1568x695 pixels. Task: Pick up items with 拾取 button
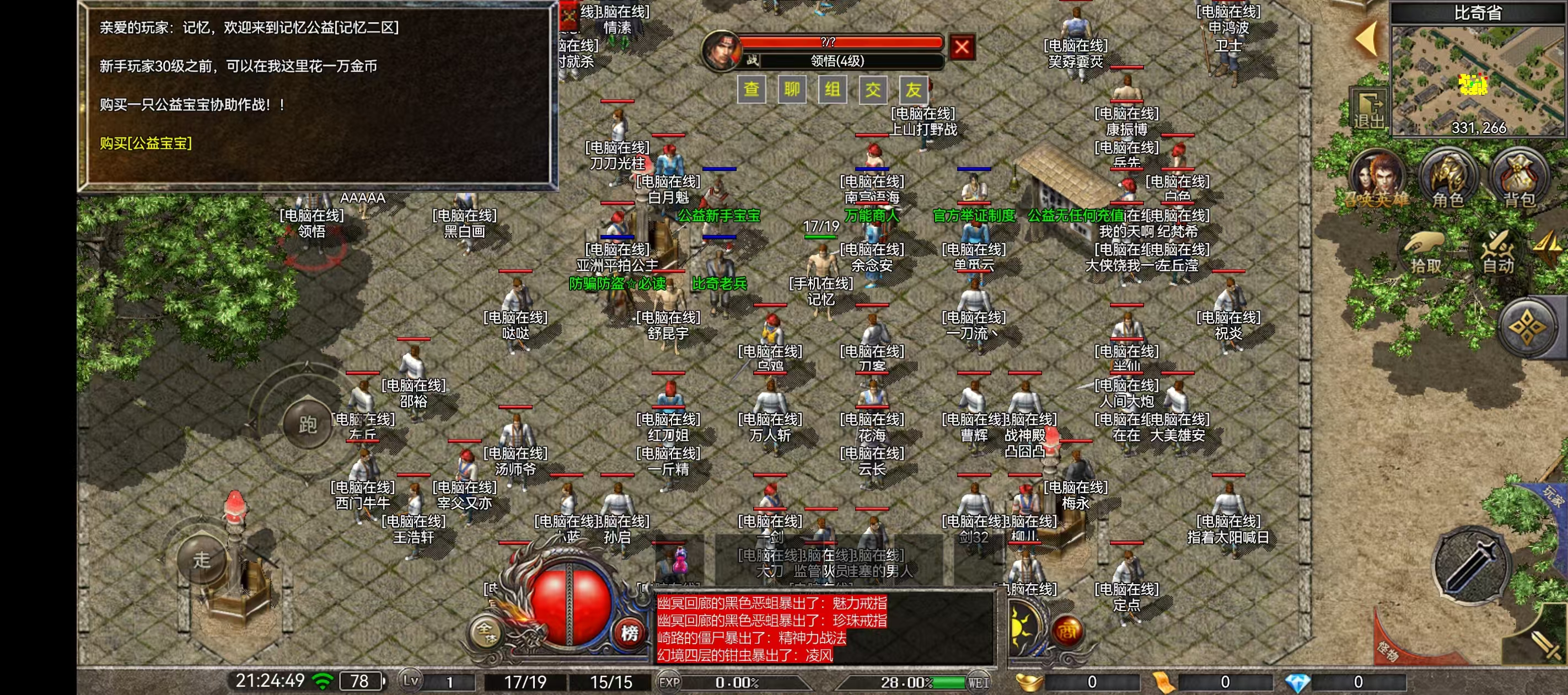pyautogui.click(x=1426, y=252)
